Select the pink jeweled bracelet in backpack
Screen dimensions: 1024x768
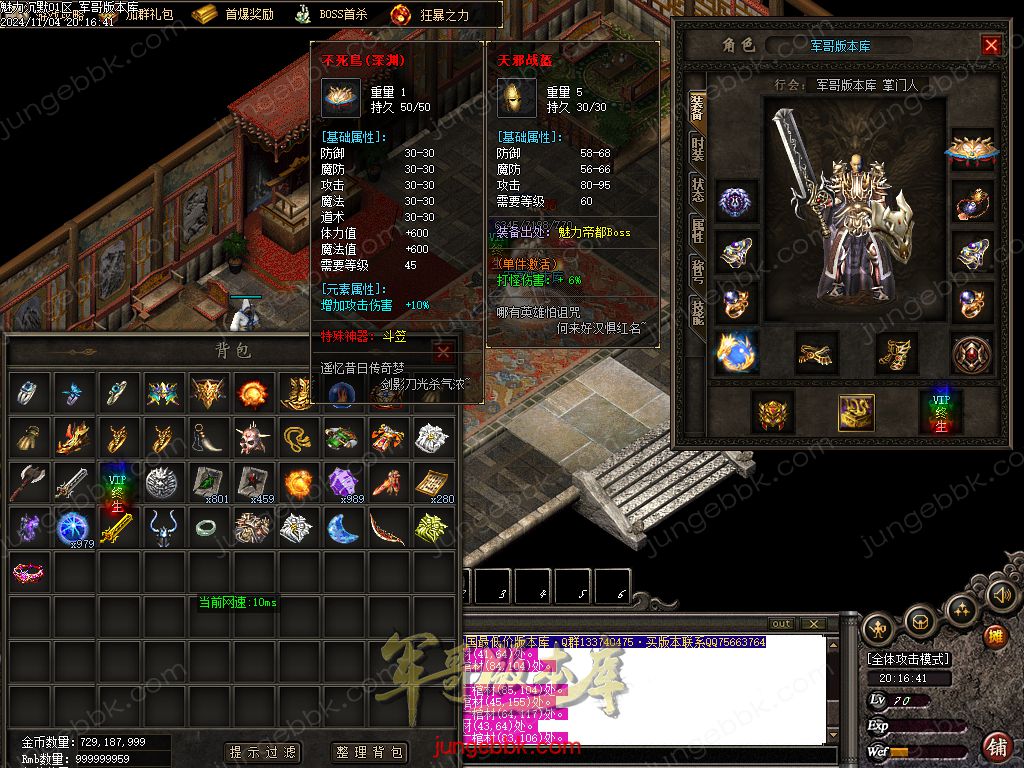click(28, 572)
